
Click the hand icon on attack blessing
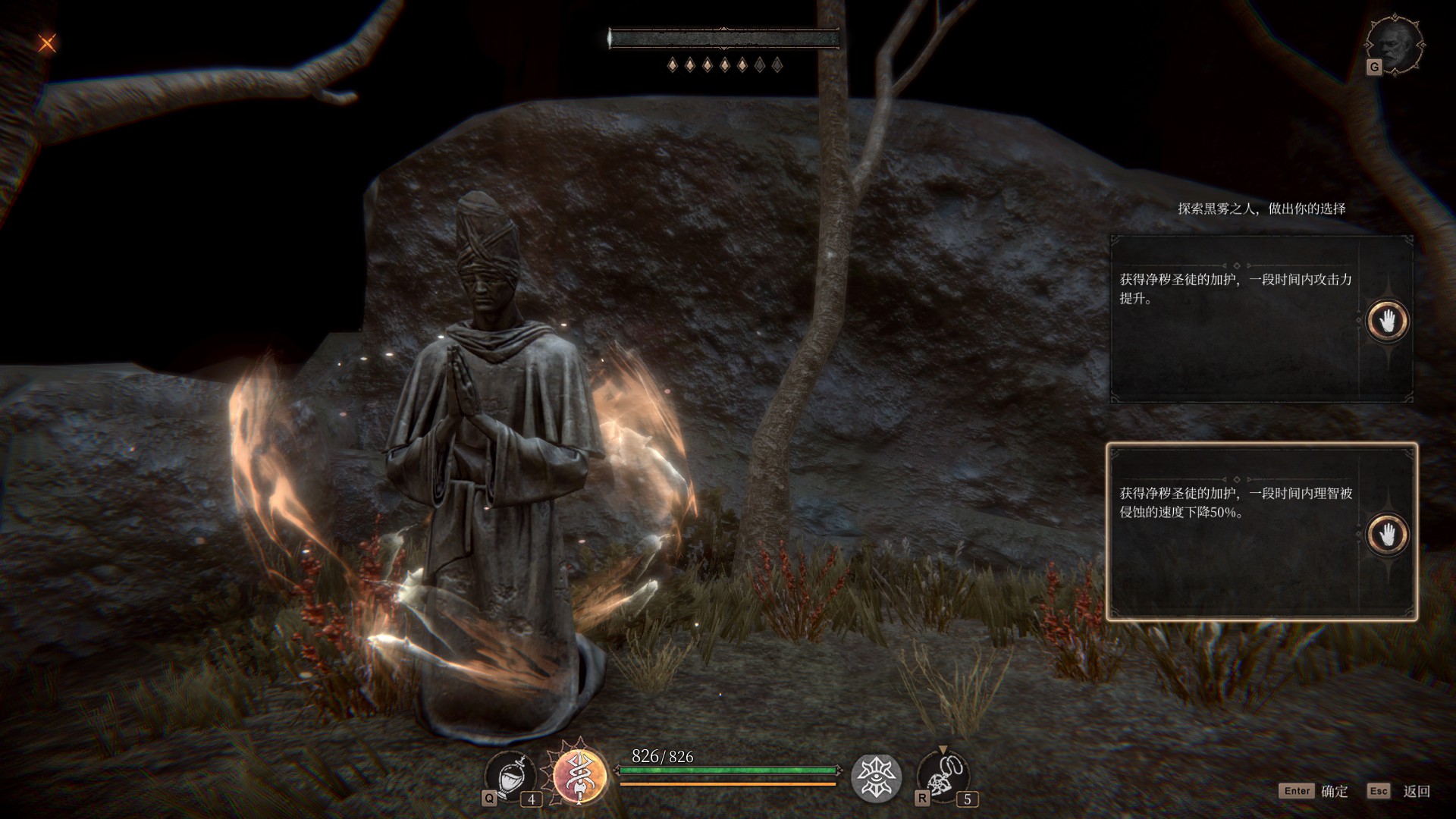point(1387,321)
